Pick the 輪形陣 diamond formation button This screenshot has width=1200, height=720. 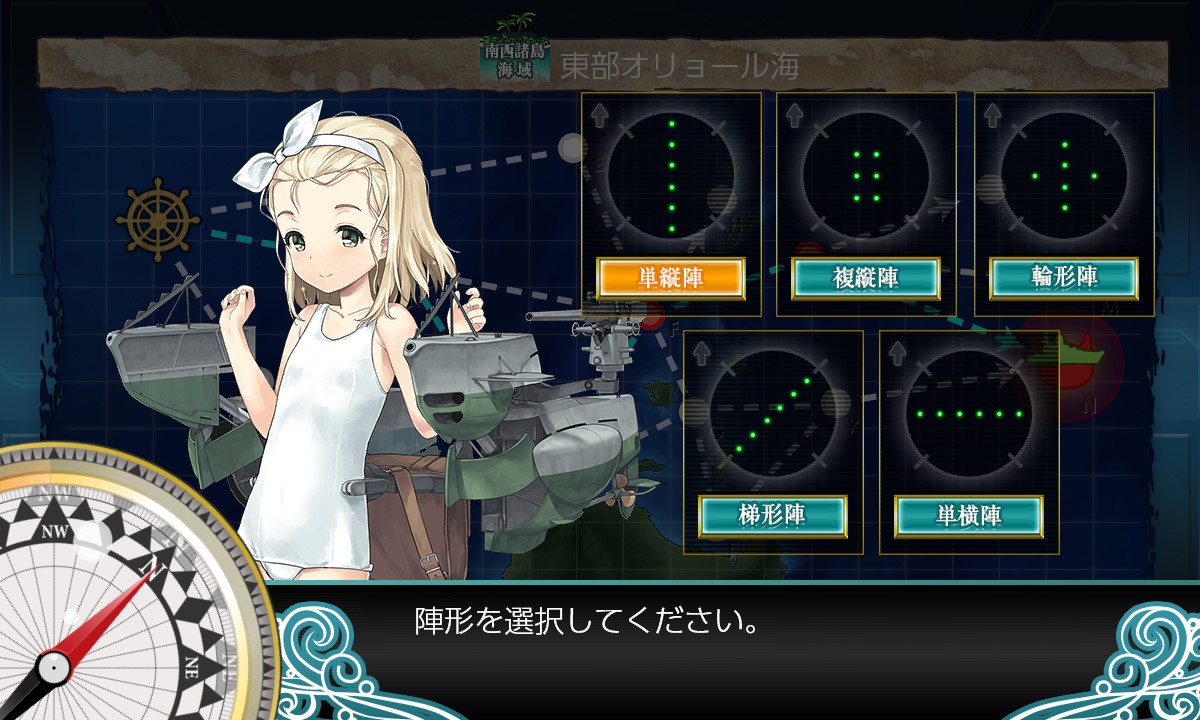pos(1064,279)
